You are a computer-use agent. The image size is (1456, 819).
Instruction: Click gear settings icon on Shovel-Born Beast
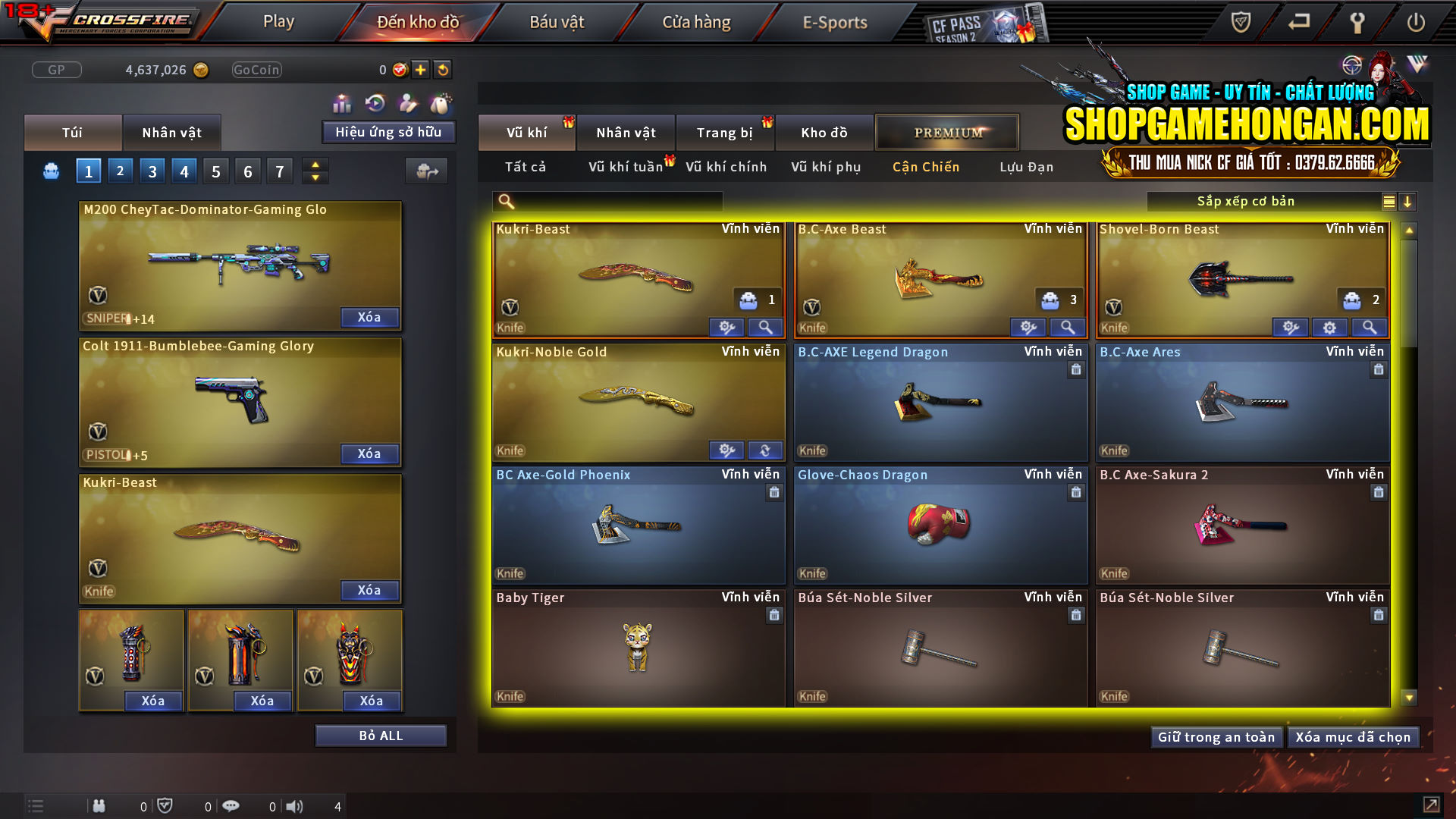point(1329,327)
